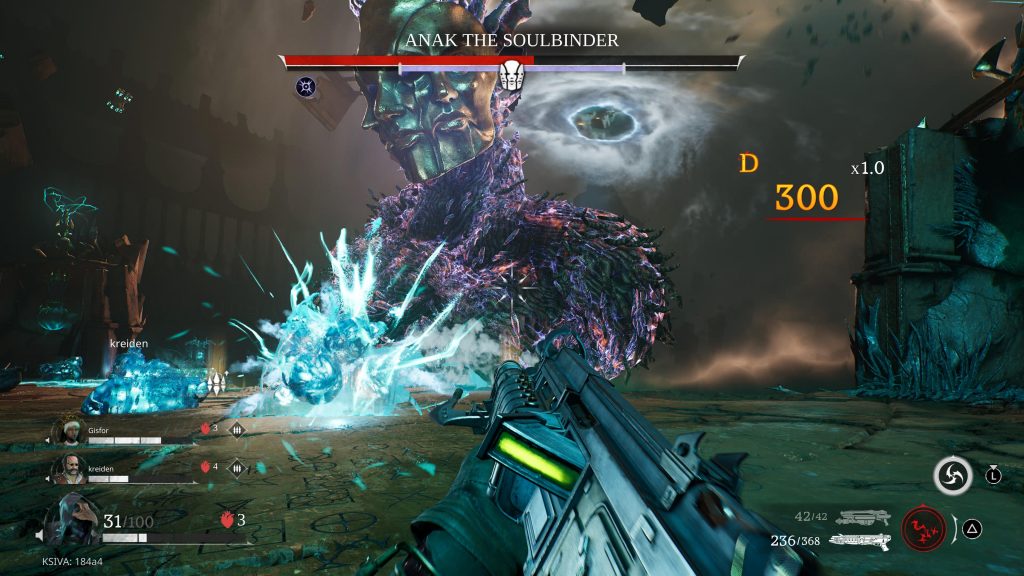Inspect the boss status effect icon
1024x576 pixels.
pos(306,88)
